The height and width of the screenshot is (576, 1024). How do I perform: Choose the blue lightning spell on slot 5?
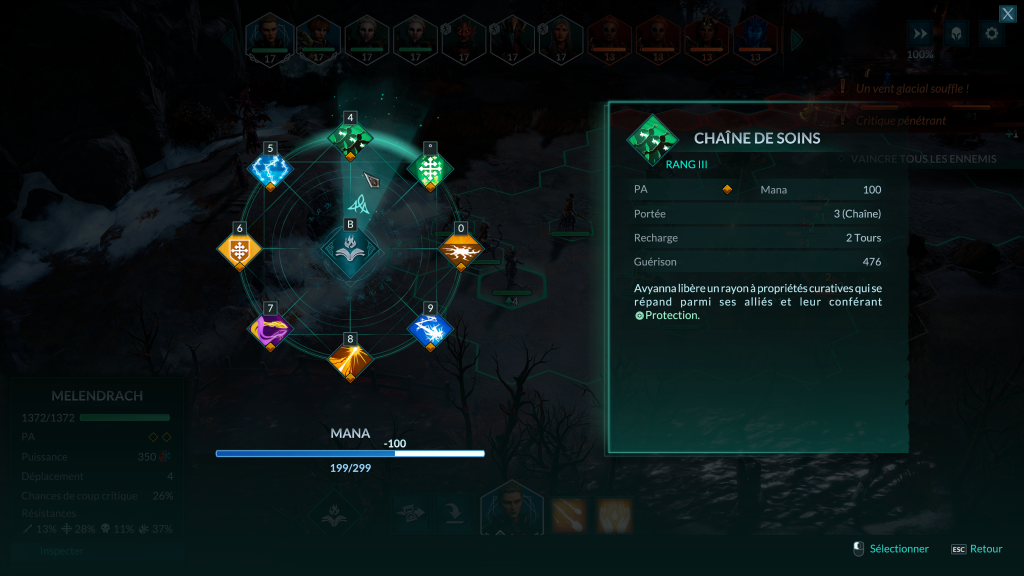click(x=269, y=170)
